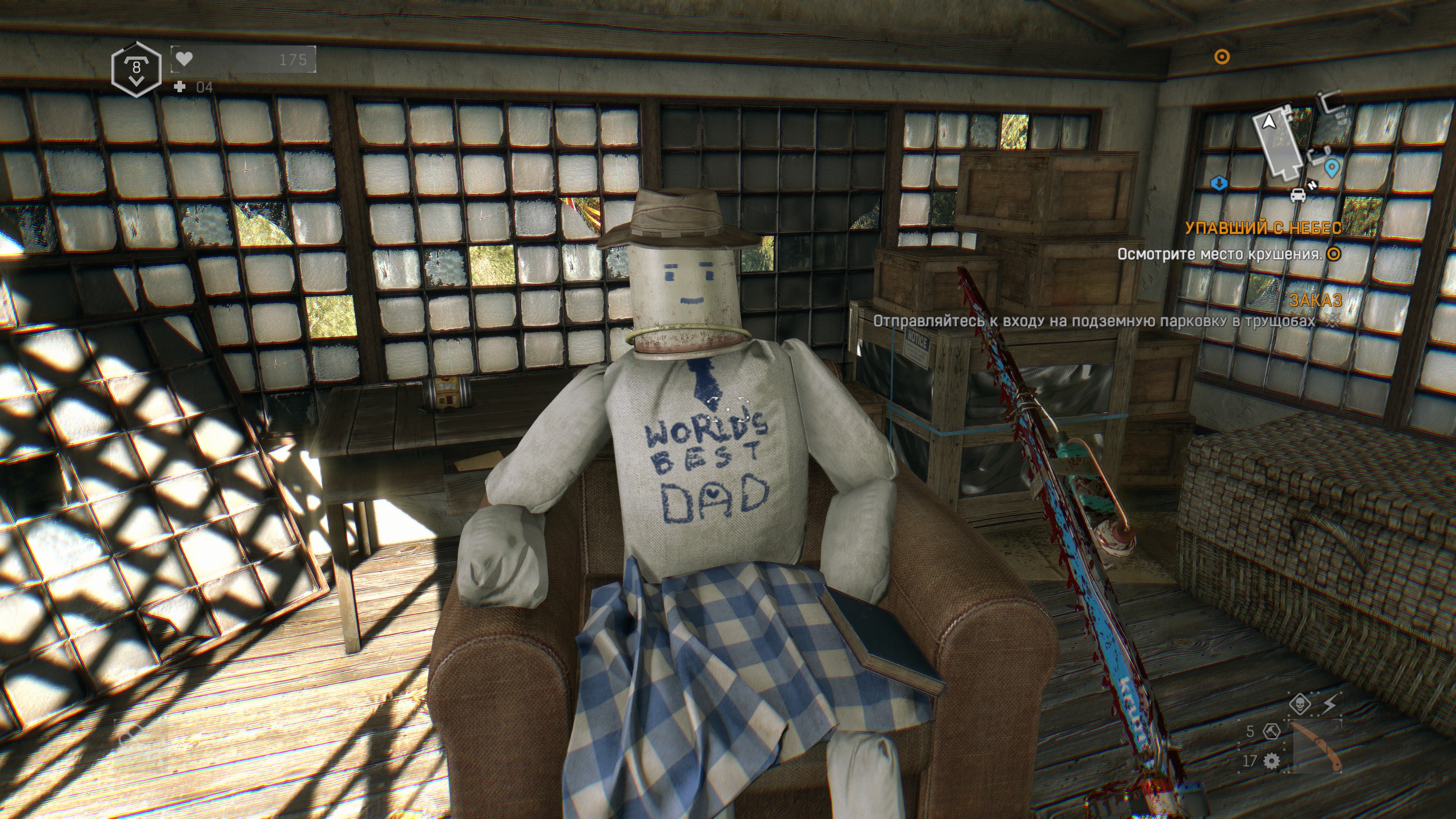Select the "ЗАКАЗ" quest title
The height and width of the screenshot is (819, 1456).
(x=1315, y=300)
